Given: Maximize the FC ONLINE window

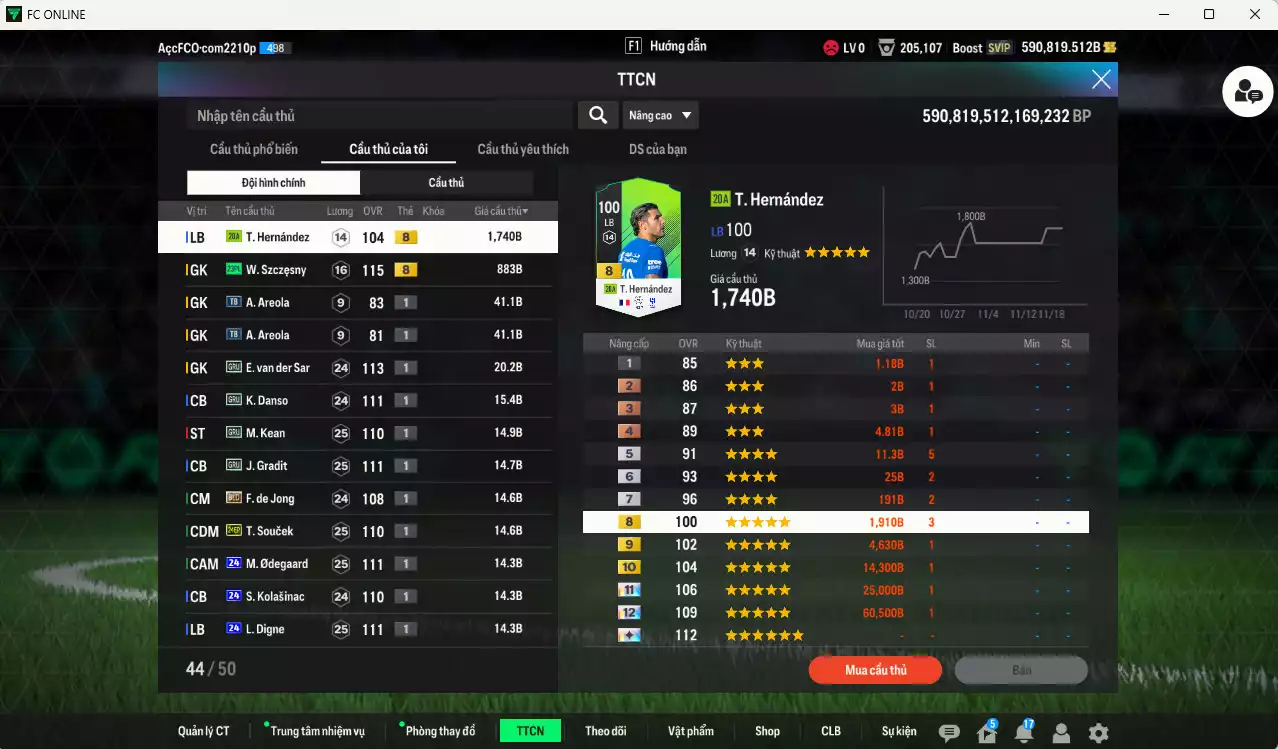Looking at the screenshot, I should tap(1209, 14).
